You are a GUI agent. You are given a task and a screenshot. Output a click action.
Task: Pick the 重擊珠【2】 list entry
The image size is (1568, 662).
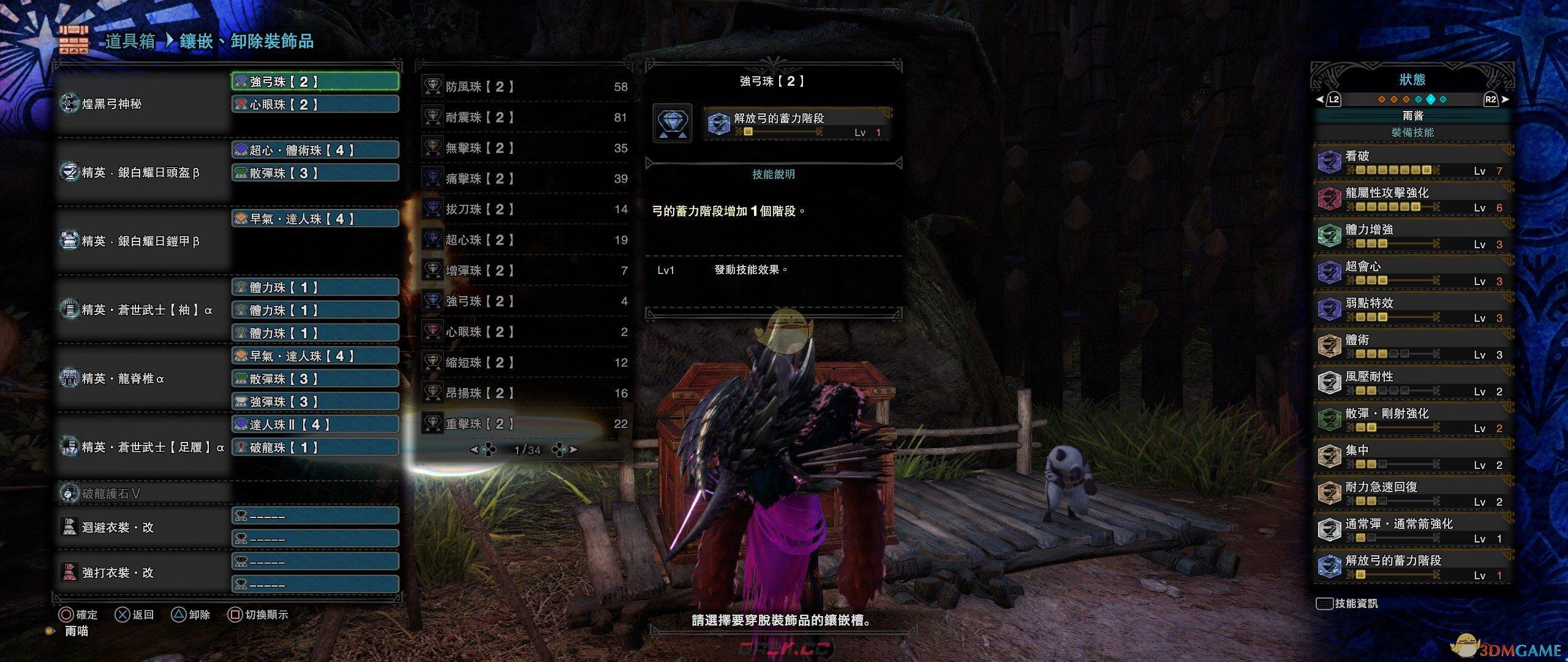[x=524, y=424]
